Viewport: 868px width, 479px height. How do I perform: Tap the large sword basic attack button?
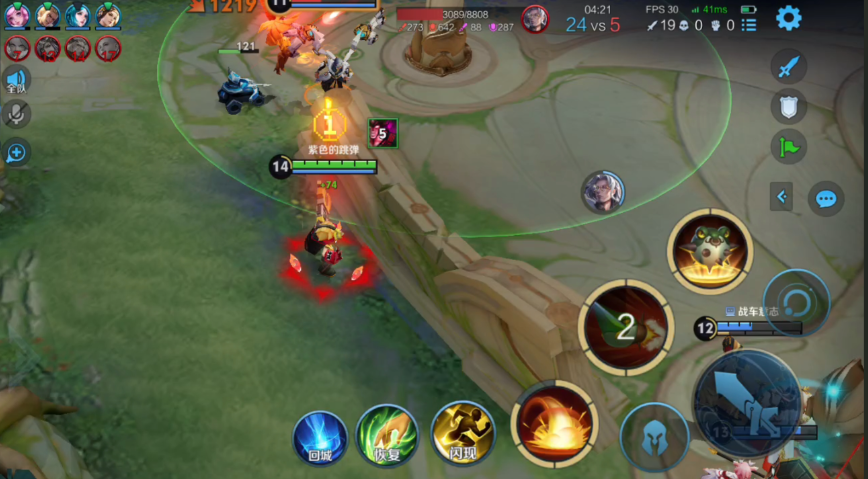[747, 398]
